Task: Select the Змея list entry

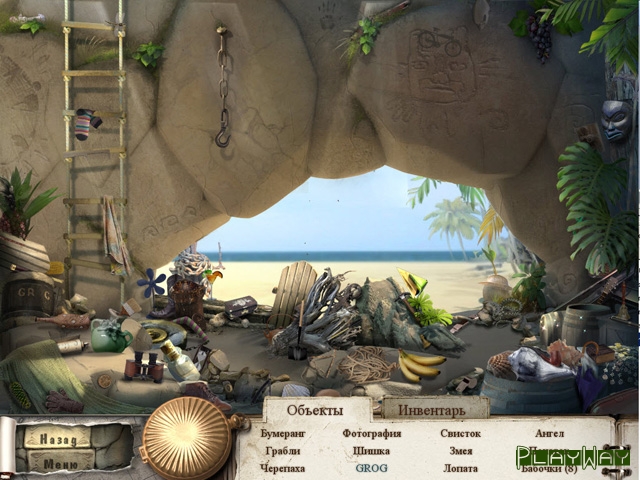Action: pyautogui.click(x=460, y=451)
